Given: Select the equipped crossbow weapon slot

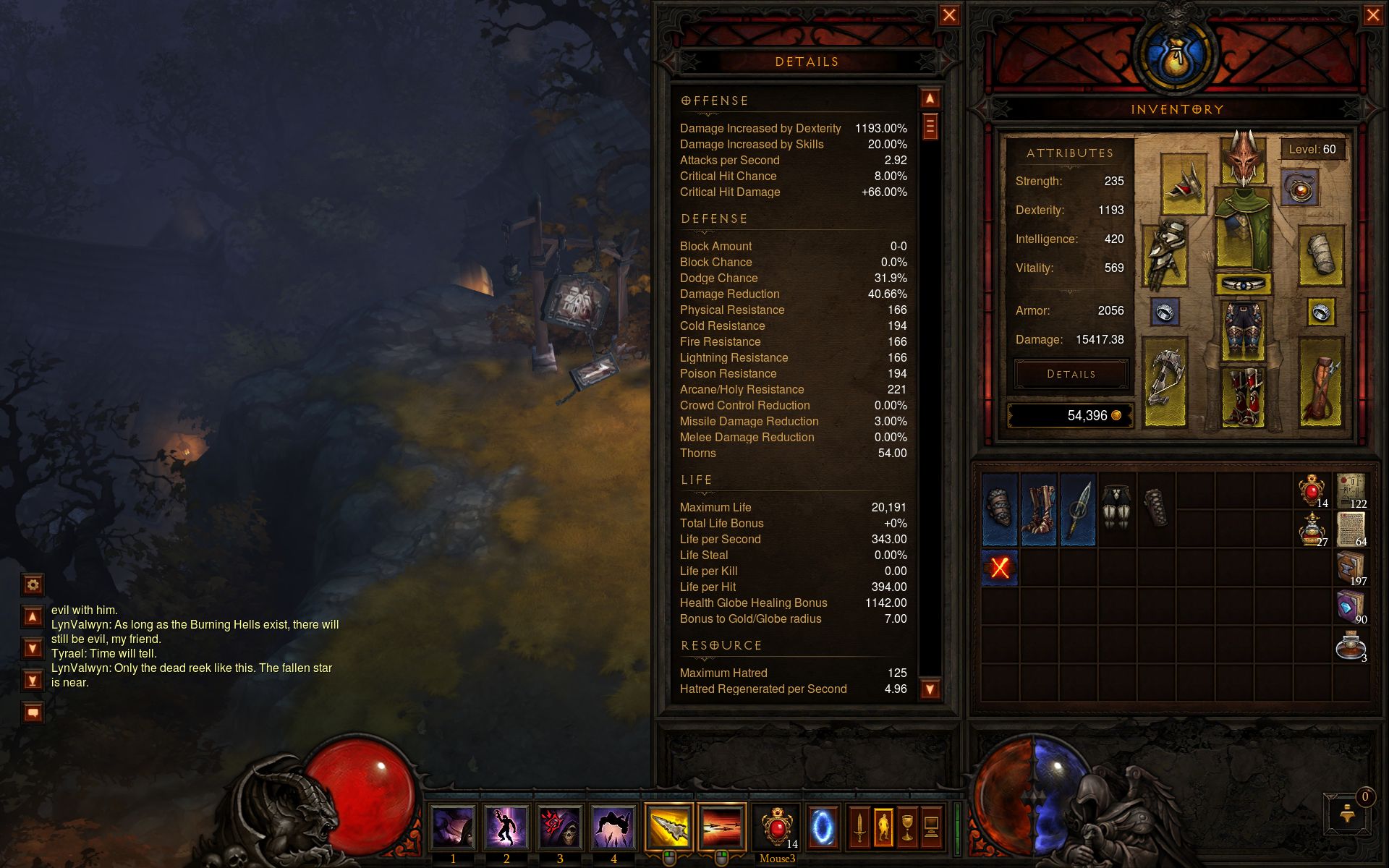Looking at the screenshot, I should pos(1165,380).
